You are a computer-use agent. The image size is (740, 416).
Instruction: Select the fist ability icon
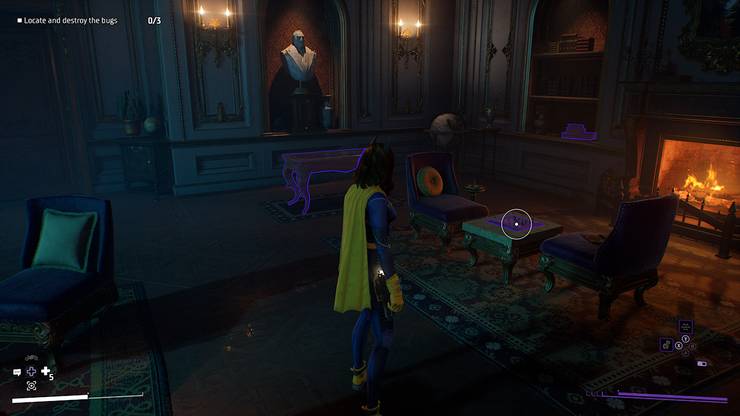pyautogui.click(x=665, y=345)
